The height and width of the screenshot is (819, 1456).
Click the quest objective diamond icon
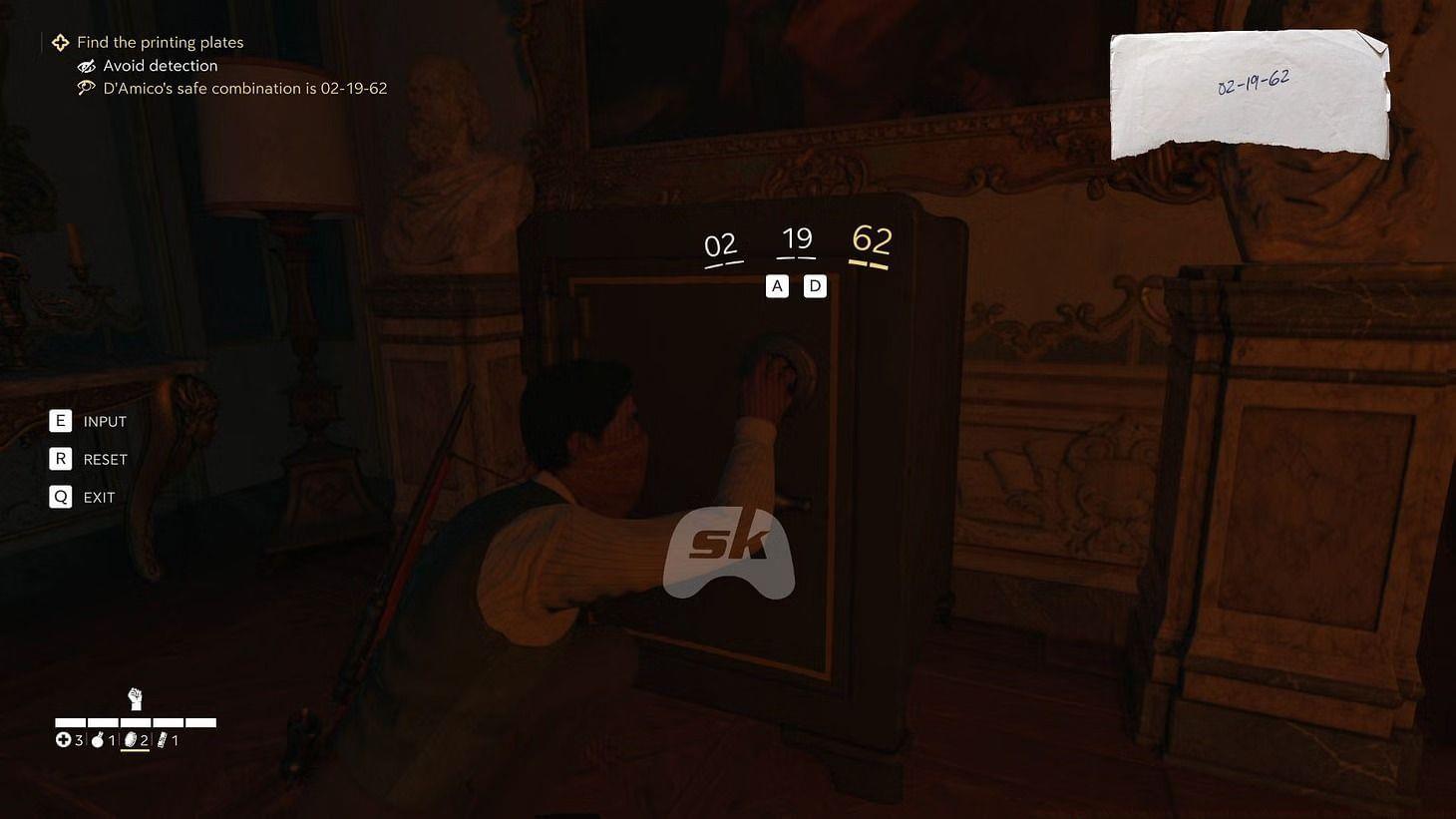(60, 42)
